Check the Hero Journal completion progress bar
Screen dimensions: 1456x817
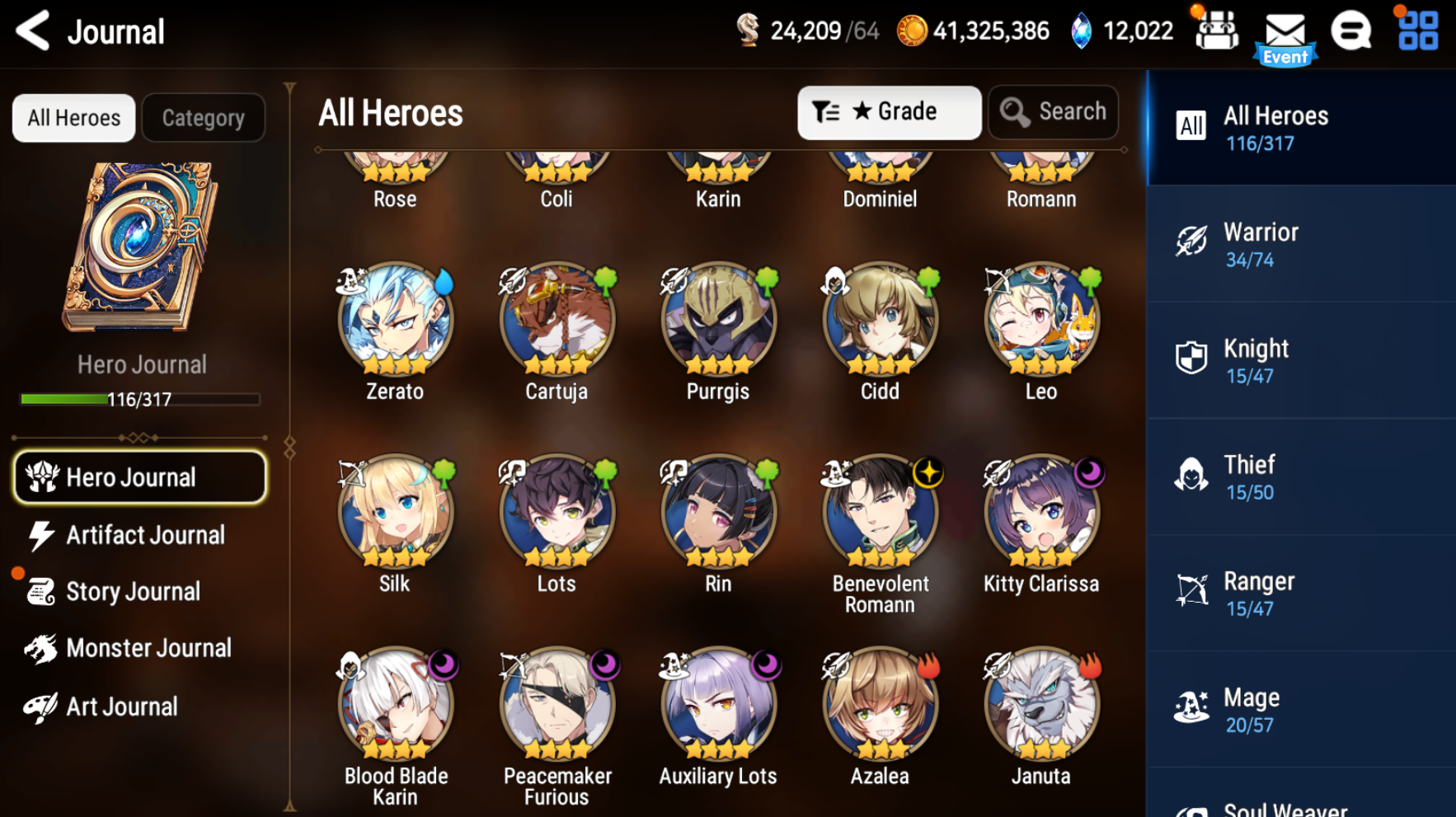pyautogui.click(x=139, y=400)
